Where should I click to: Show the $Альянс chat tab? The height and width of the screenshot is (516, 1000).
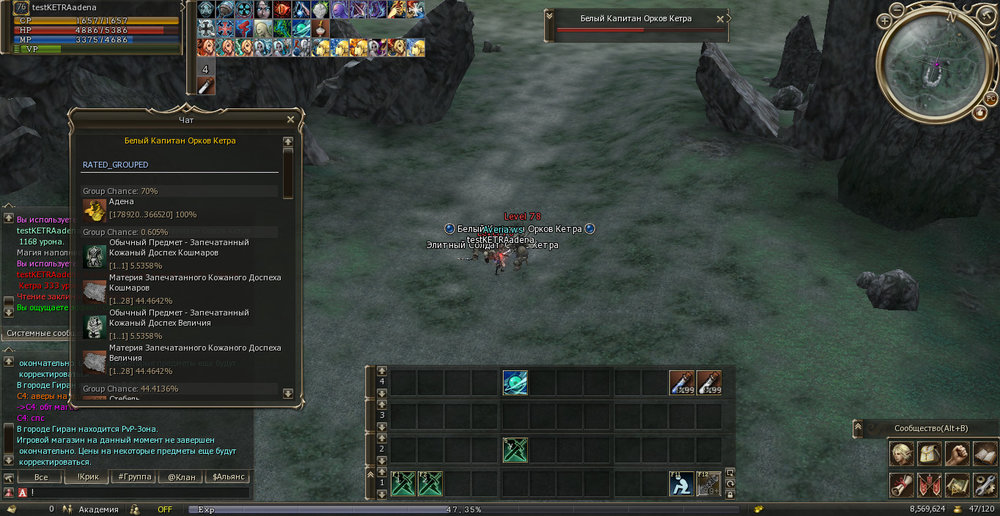pyautogui.click(x=230, y=477)
